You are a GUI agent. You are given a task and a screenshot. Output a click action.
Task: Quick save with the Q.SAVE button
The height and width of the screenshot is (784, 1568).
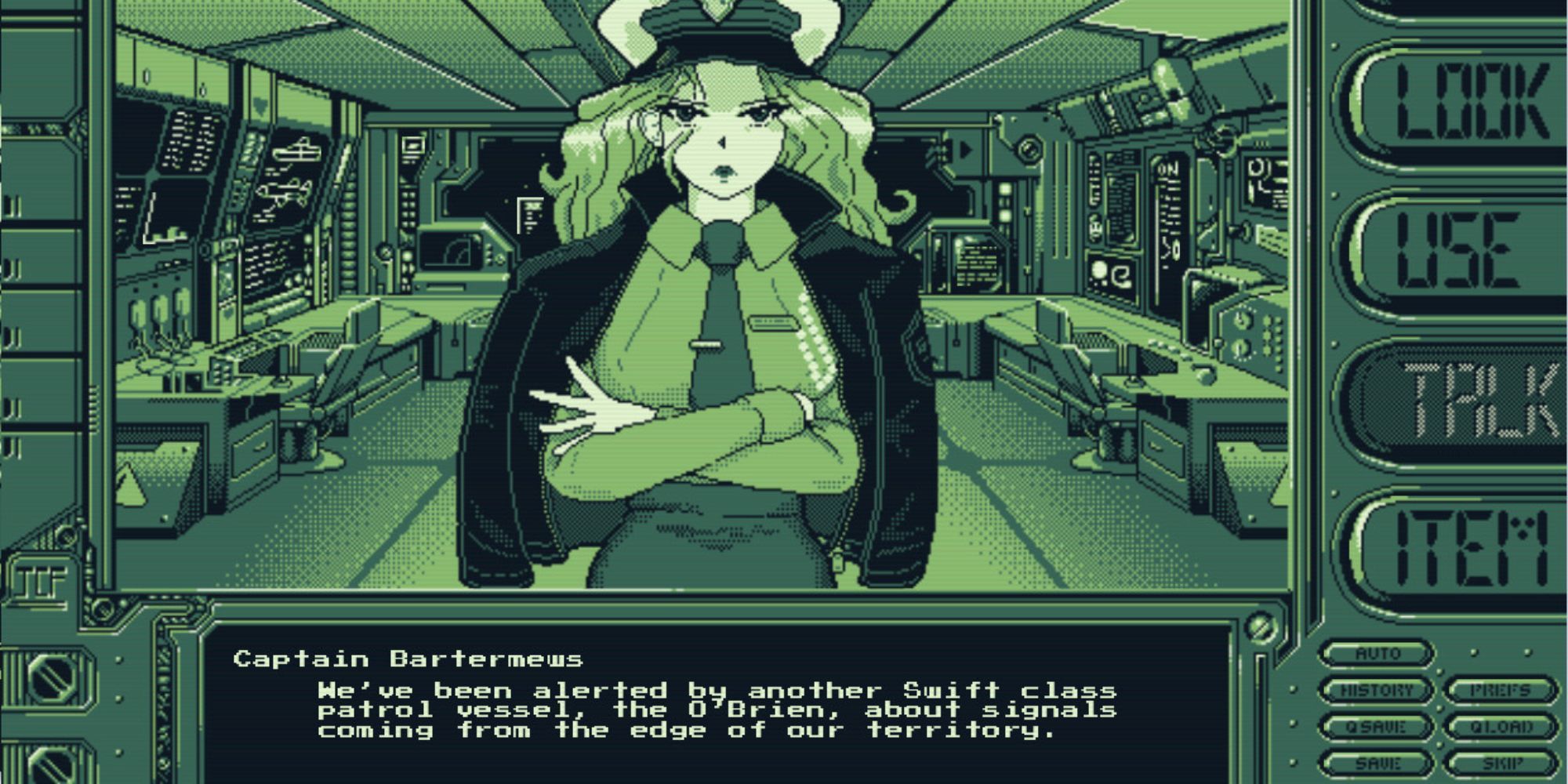1377,727
